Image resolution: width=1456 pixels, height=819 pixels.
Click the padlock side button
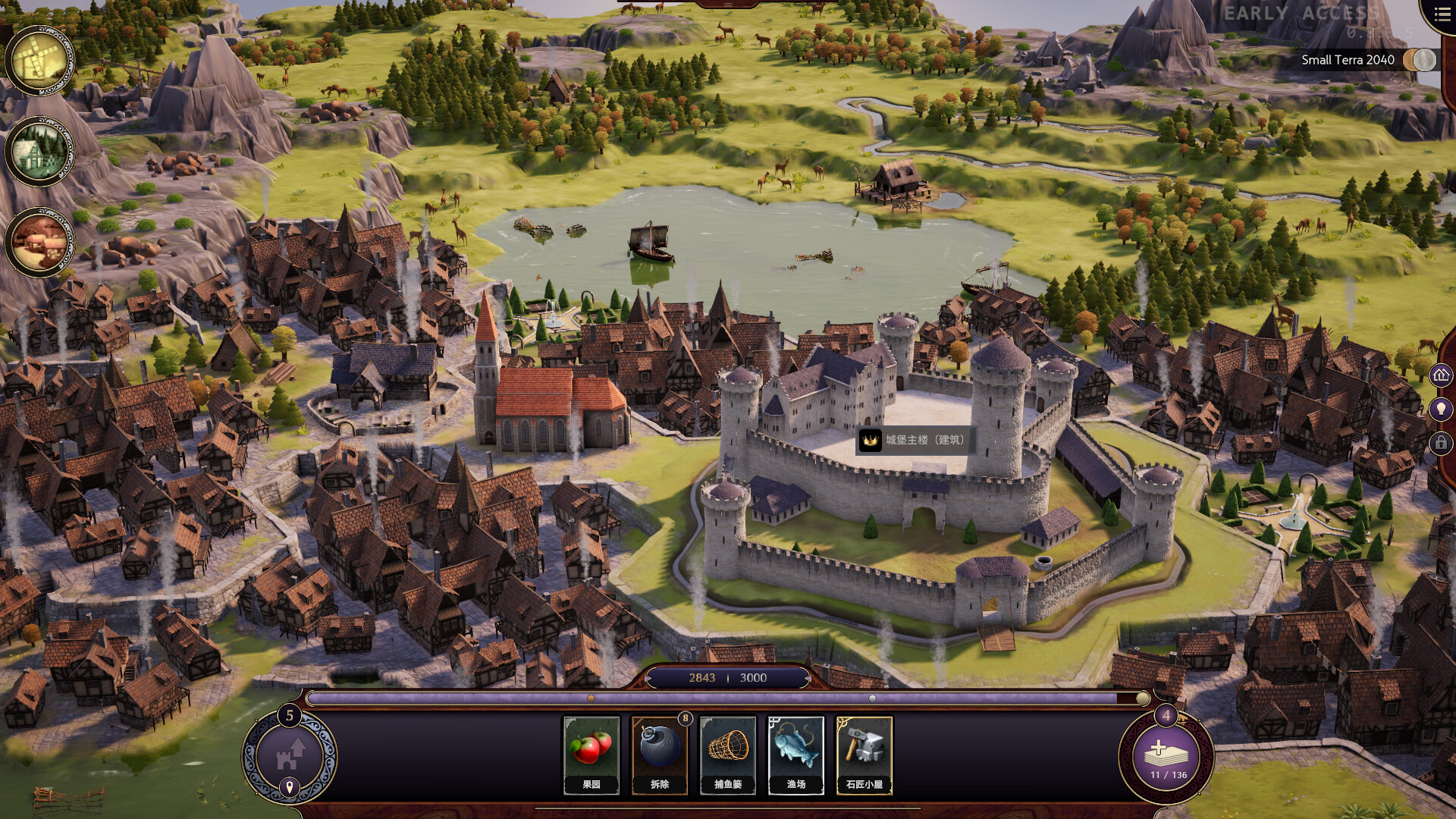click(1441, 443)
